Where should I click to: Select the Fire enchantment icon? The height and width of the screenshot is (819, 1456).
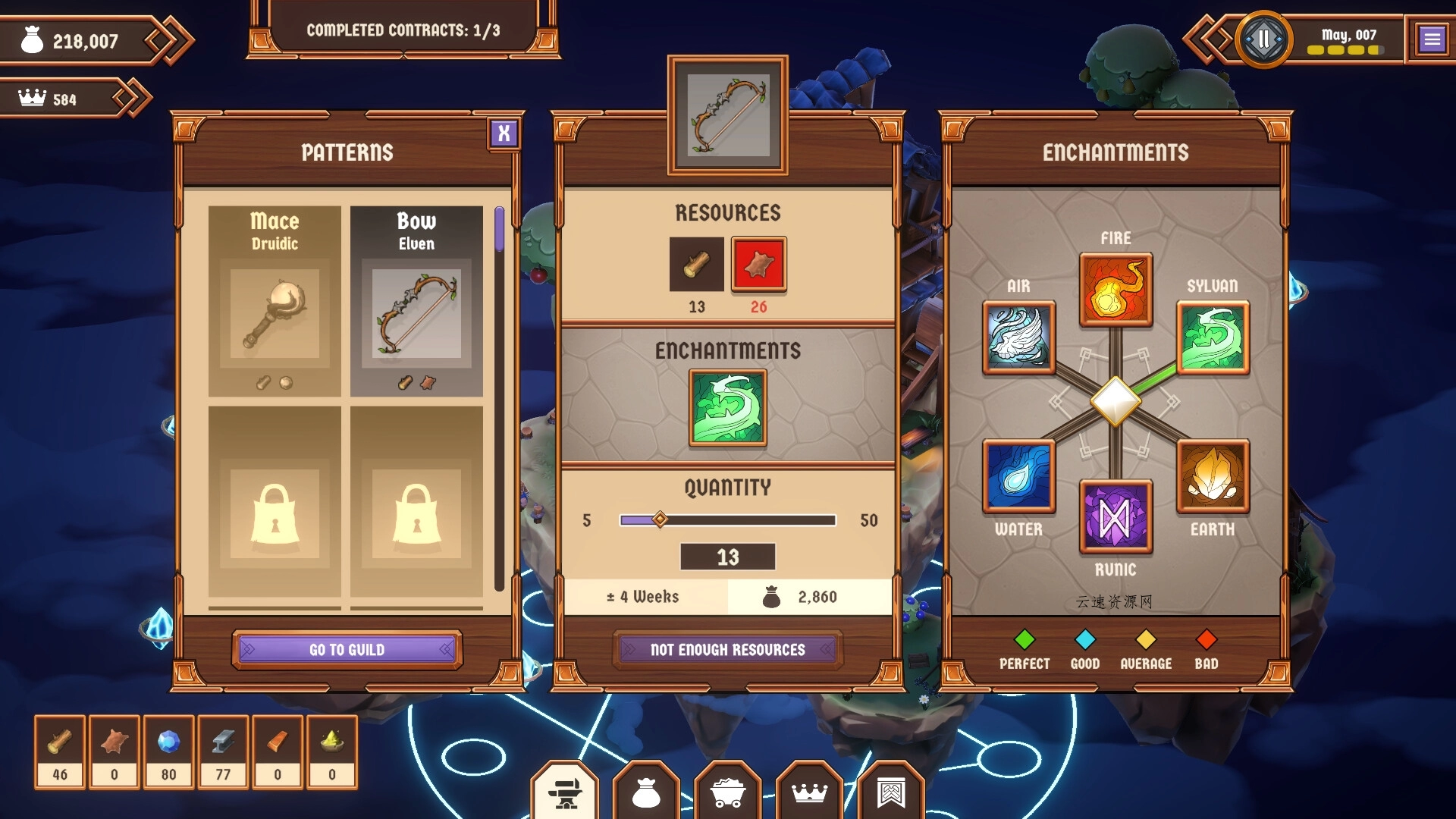(1115, 290)
